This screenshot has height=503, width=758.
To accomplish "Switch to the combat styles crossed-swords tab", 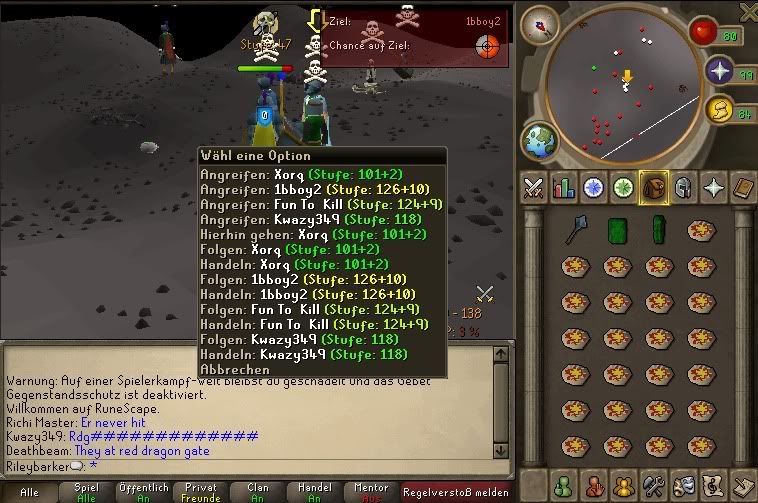I will [x=534, y=187].
